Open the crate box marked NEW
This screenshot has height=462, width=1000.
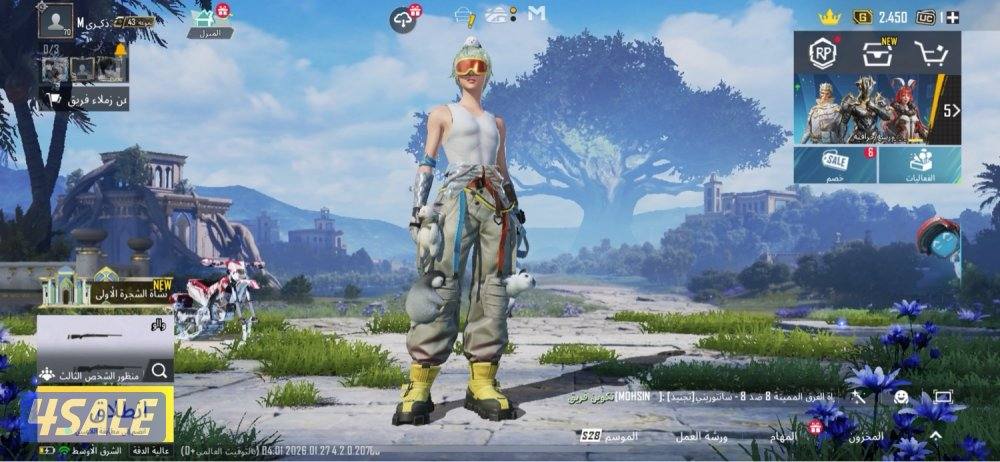pos(878,54)
